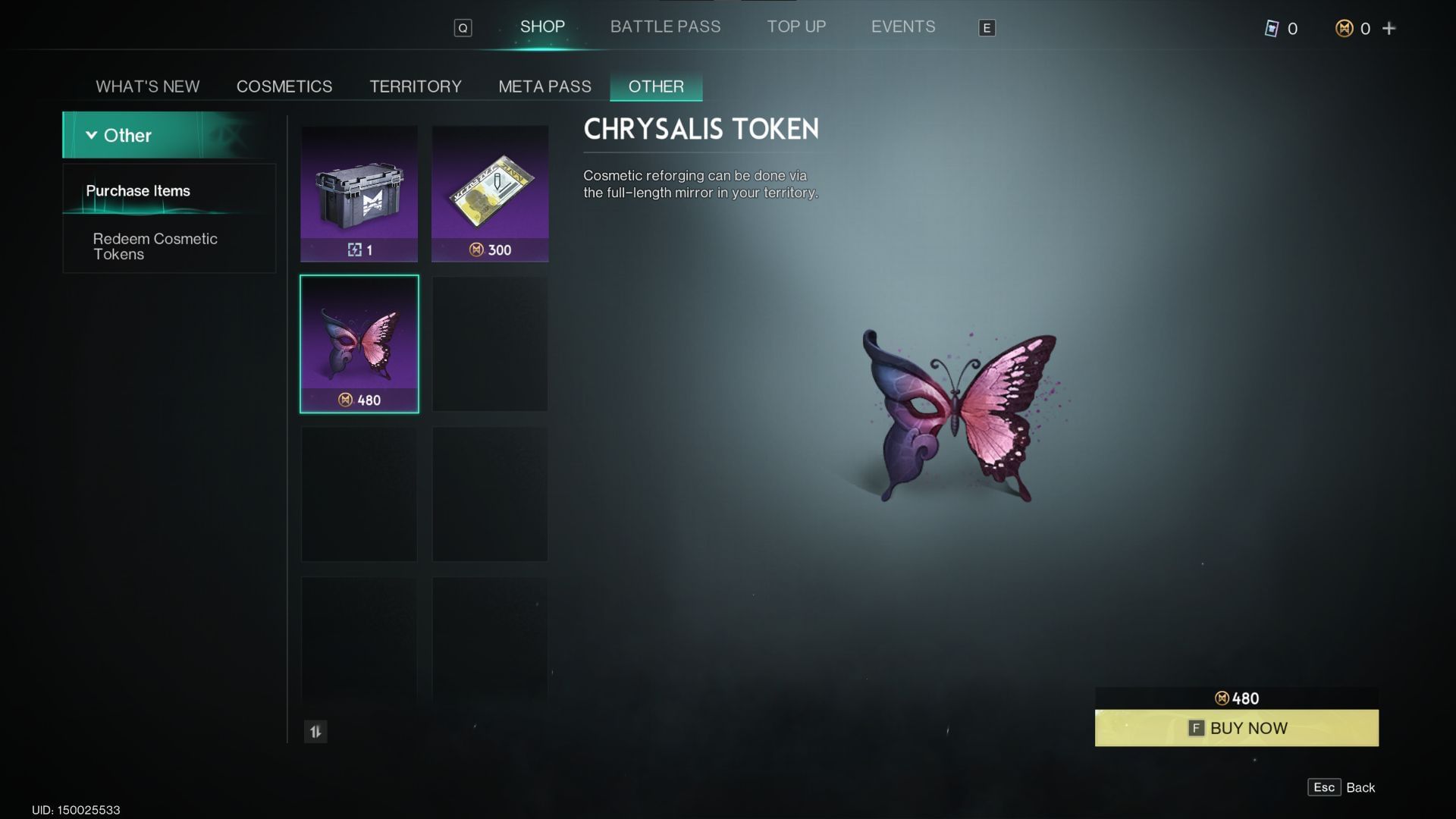This screenshot has height=819, width=1456.
Task: Click the E key shortcut icon
Action: pyautogui.click(x=986, y=28)
